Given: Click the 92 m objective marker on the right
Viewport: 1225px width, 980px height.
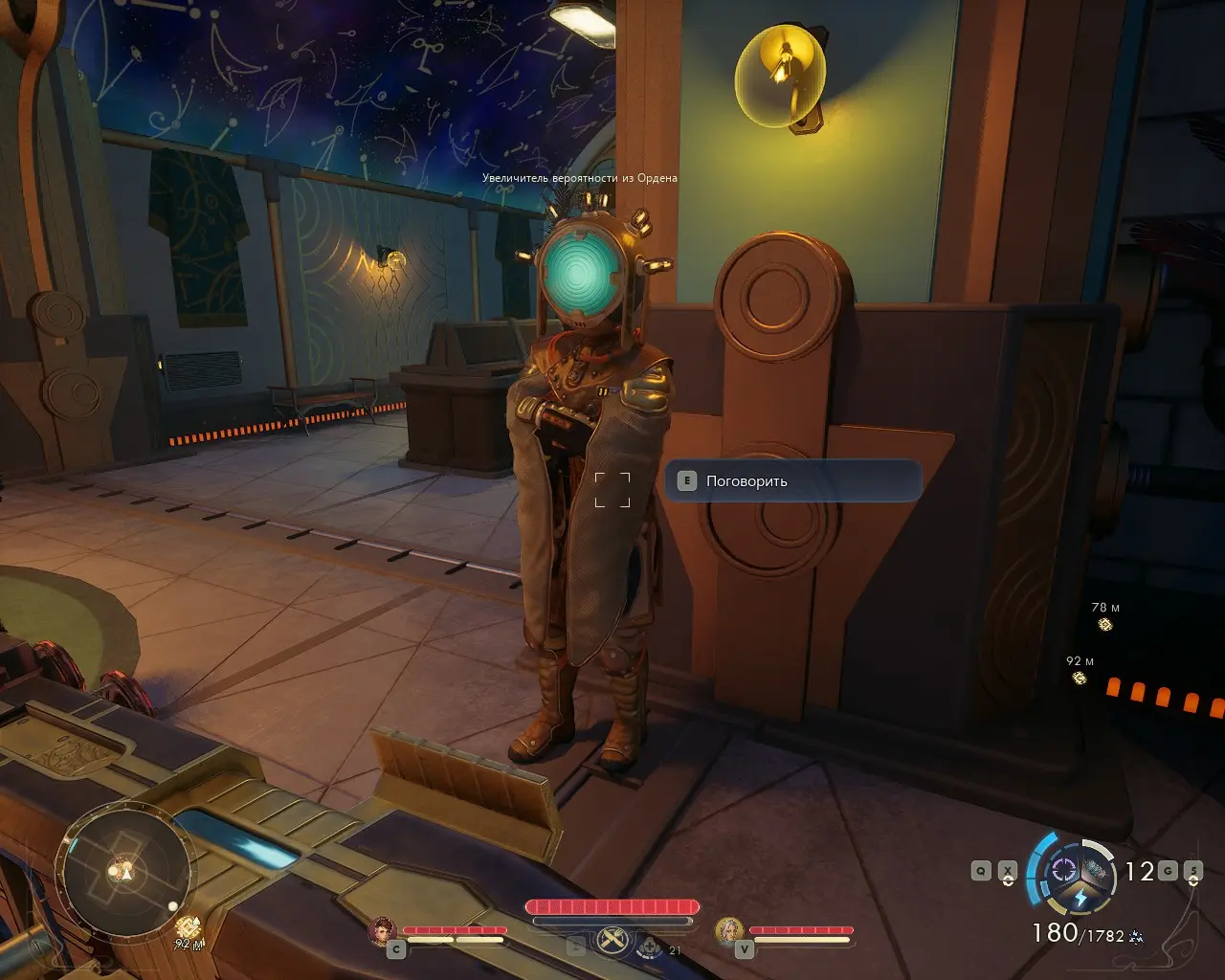Looking at the screenshot, I should (1080, 679).
